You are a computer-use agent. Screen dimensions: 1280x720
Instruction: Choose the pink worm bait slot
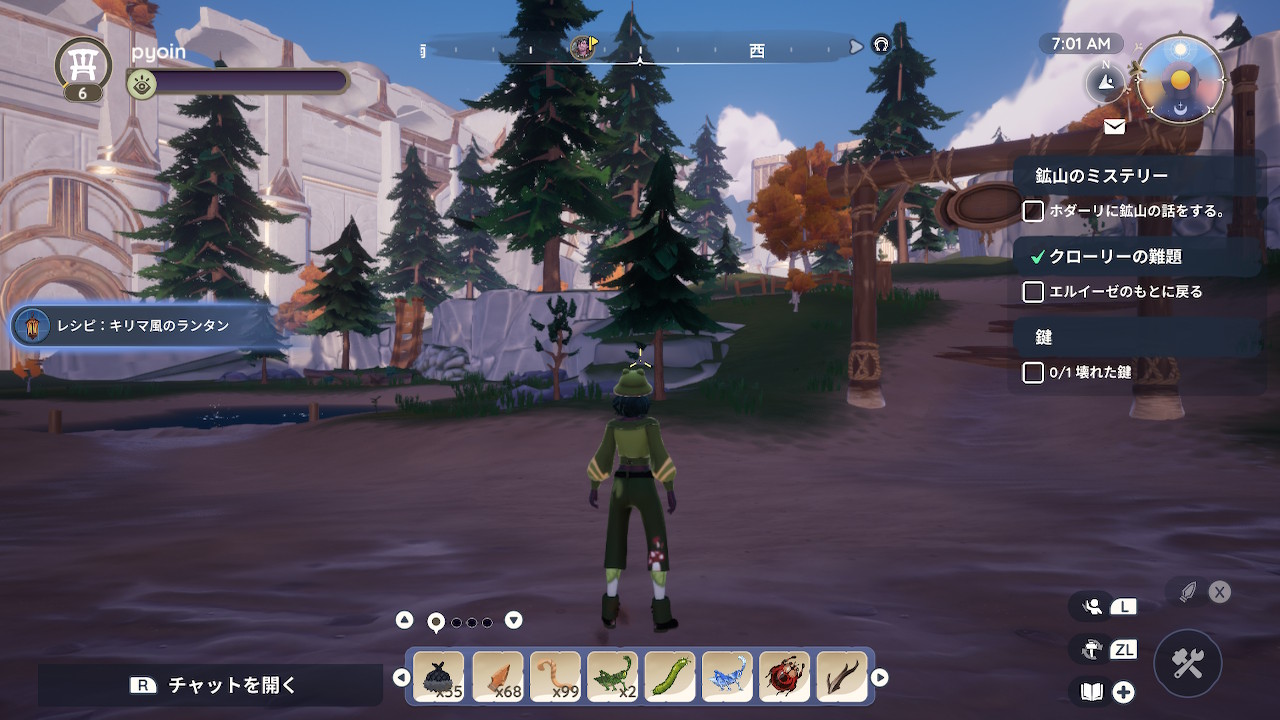(555, 677)
